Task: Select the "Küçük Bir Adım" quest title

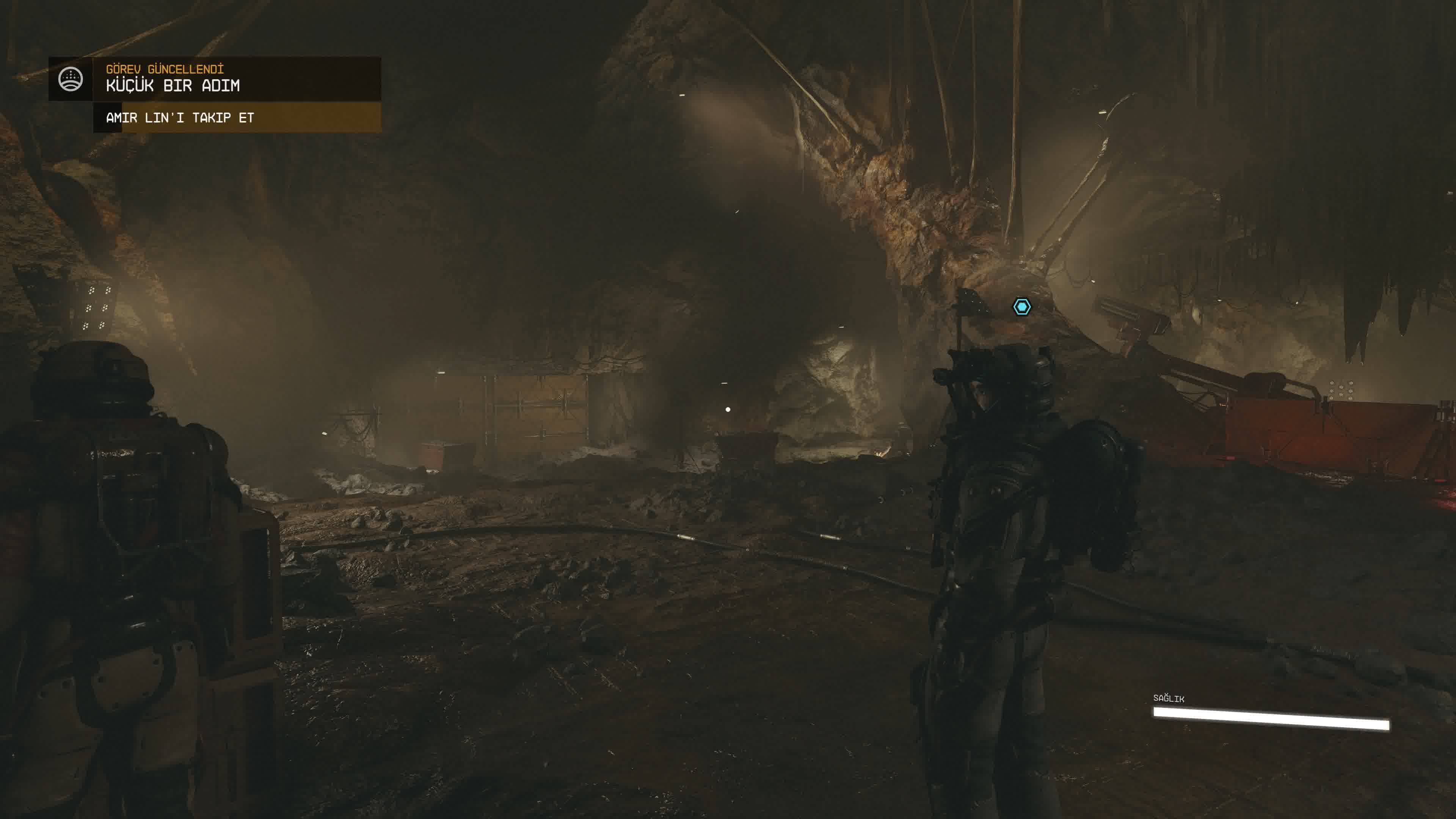Action: coord(173,86)
